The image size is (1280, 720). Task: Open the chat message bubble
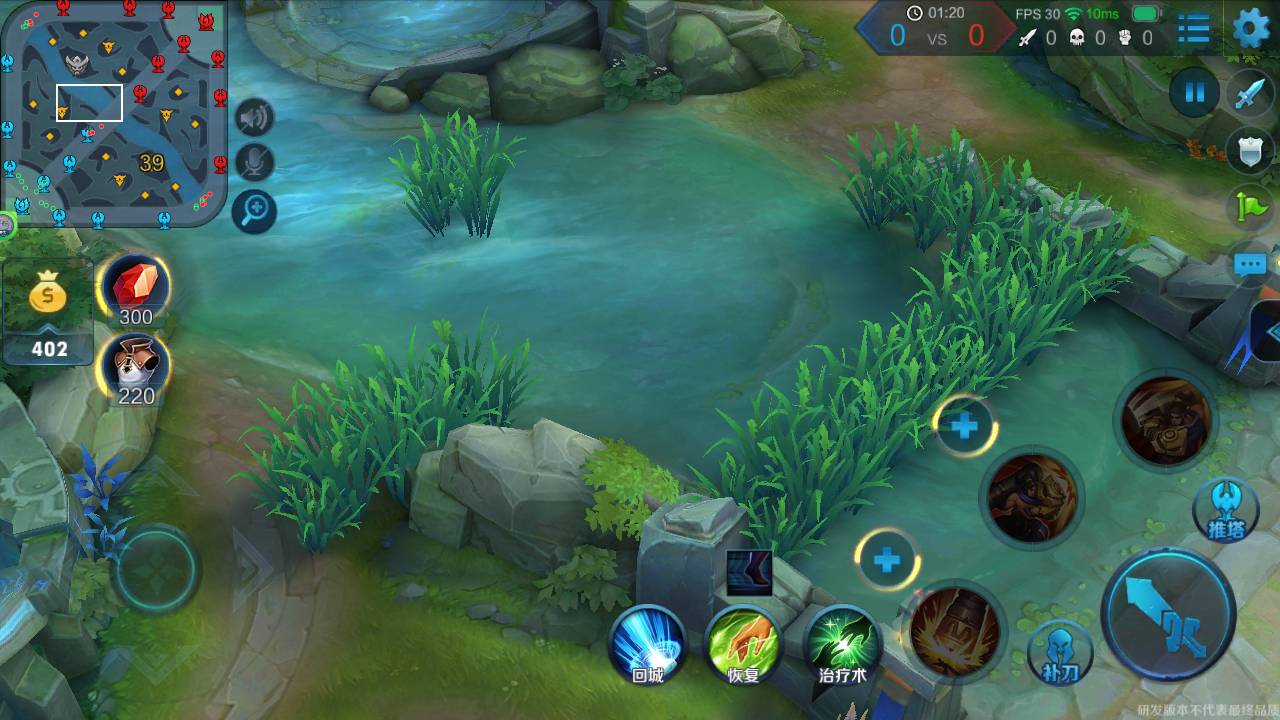[x=1250, y=264]
